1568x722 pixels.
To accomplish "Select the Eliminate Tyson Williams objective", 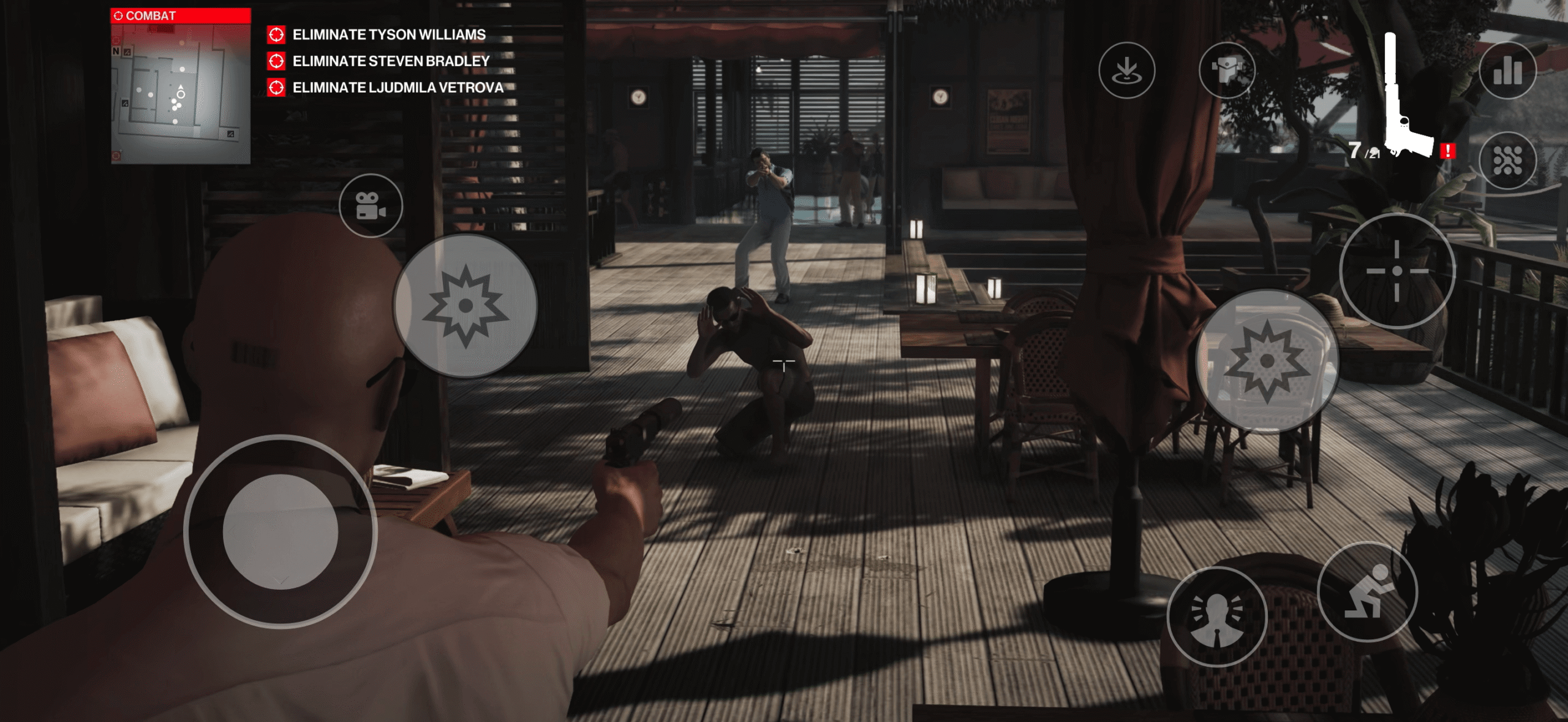I will coord(389,35).
